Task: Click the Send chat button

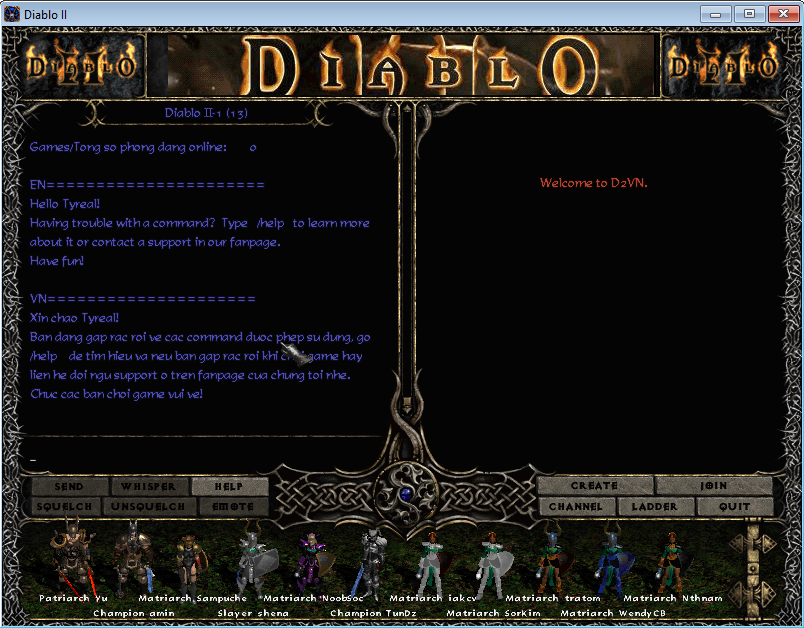Action: (x=69, y=487)
